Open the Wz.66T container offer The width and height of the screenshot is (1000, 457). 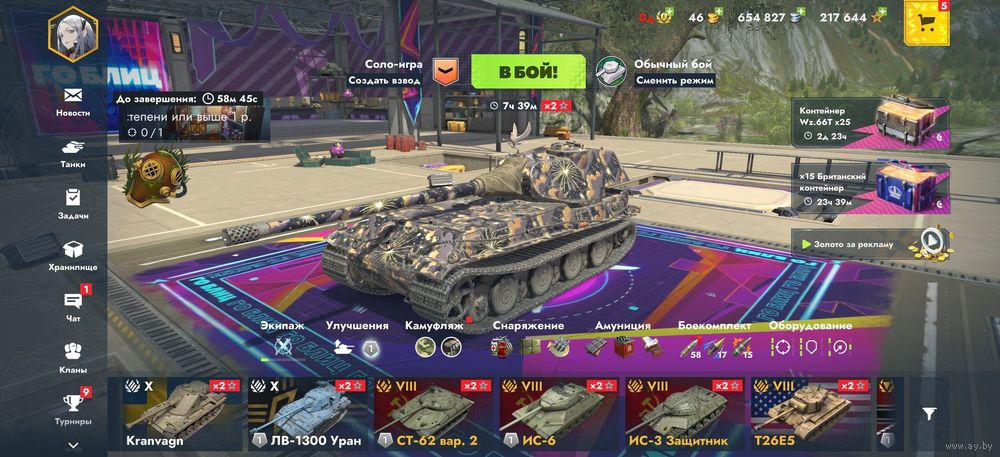pos(870,123)
